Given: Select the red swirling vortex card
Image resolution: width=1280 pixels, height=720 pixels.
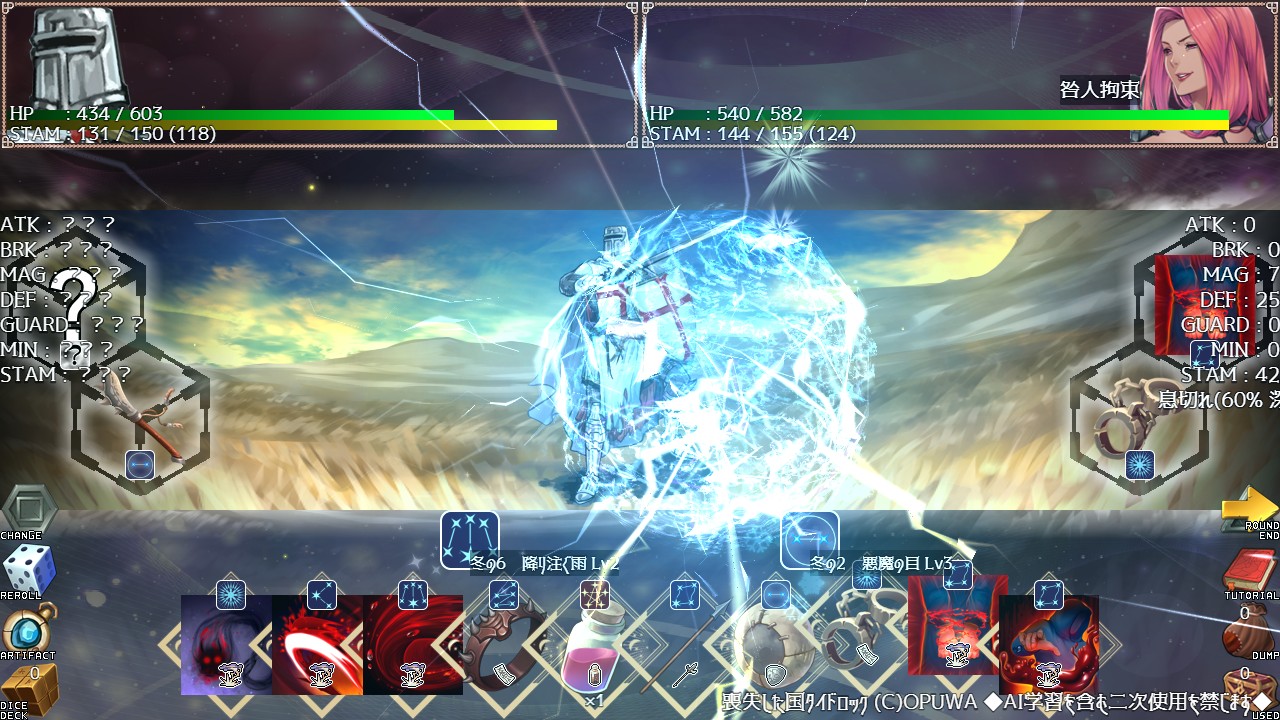Looking at the screenshot, I should (x=412, y=645).
